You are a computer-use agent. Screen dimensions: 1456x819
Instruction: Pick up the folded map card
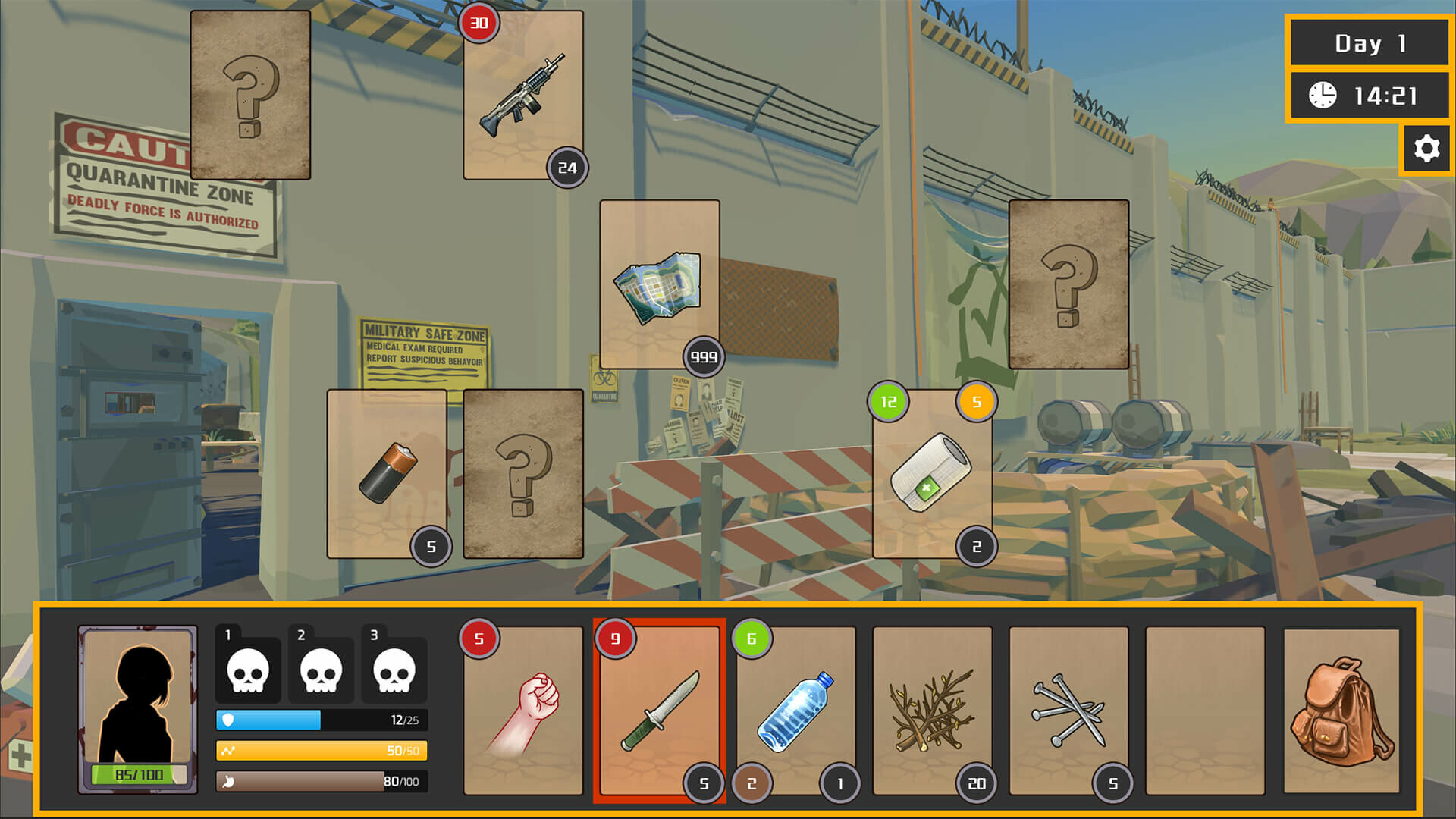tap(658, 288)
